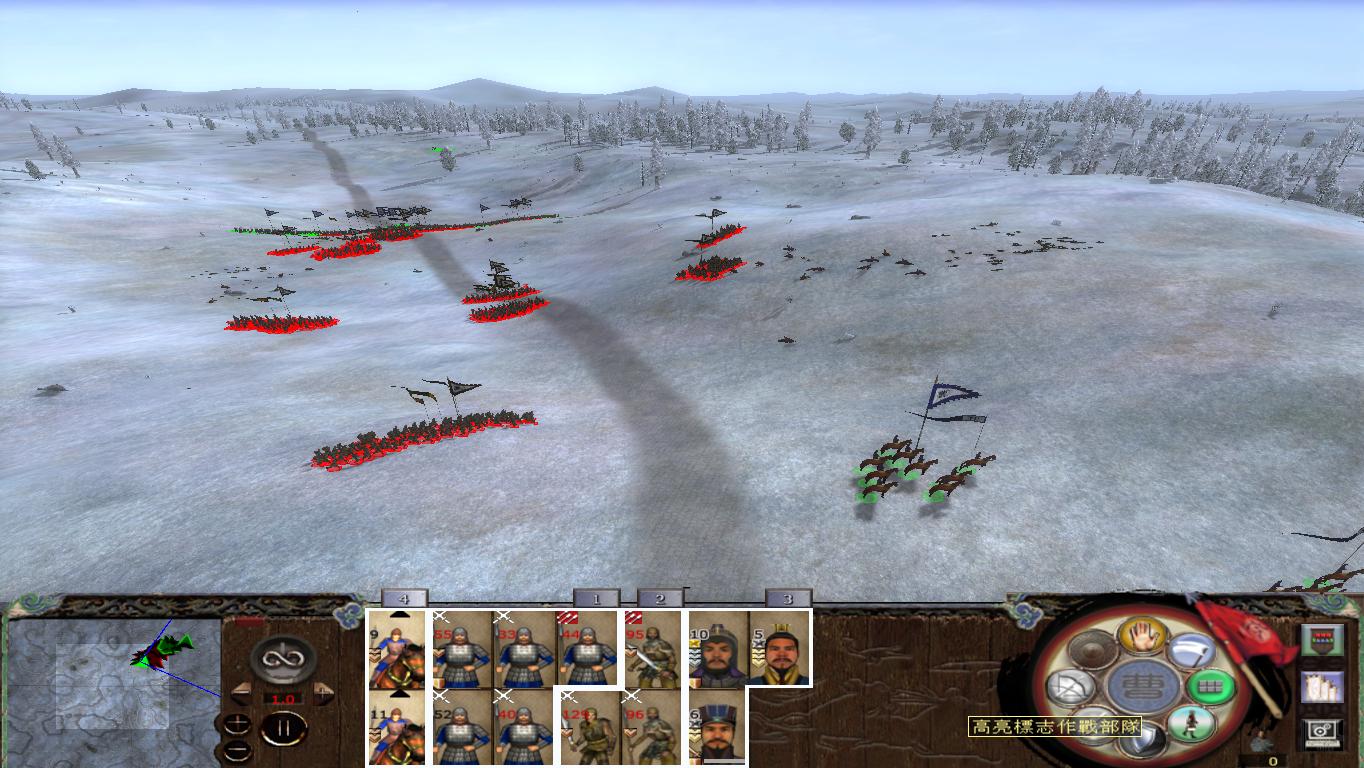Increase battle speed above 1.0 with the plus arrow
This screenshot has width=1364, height=768.
point(322,692)
